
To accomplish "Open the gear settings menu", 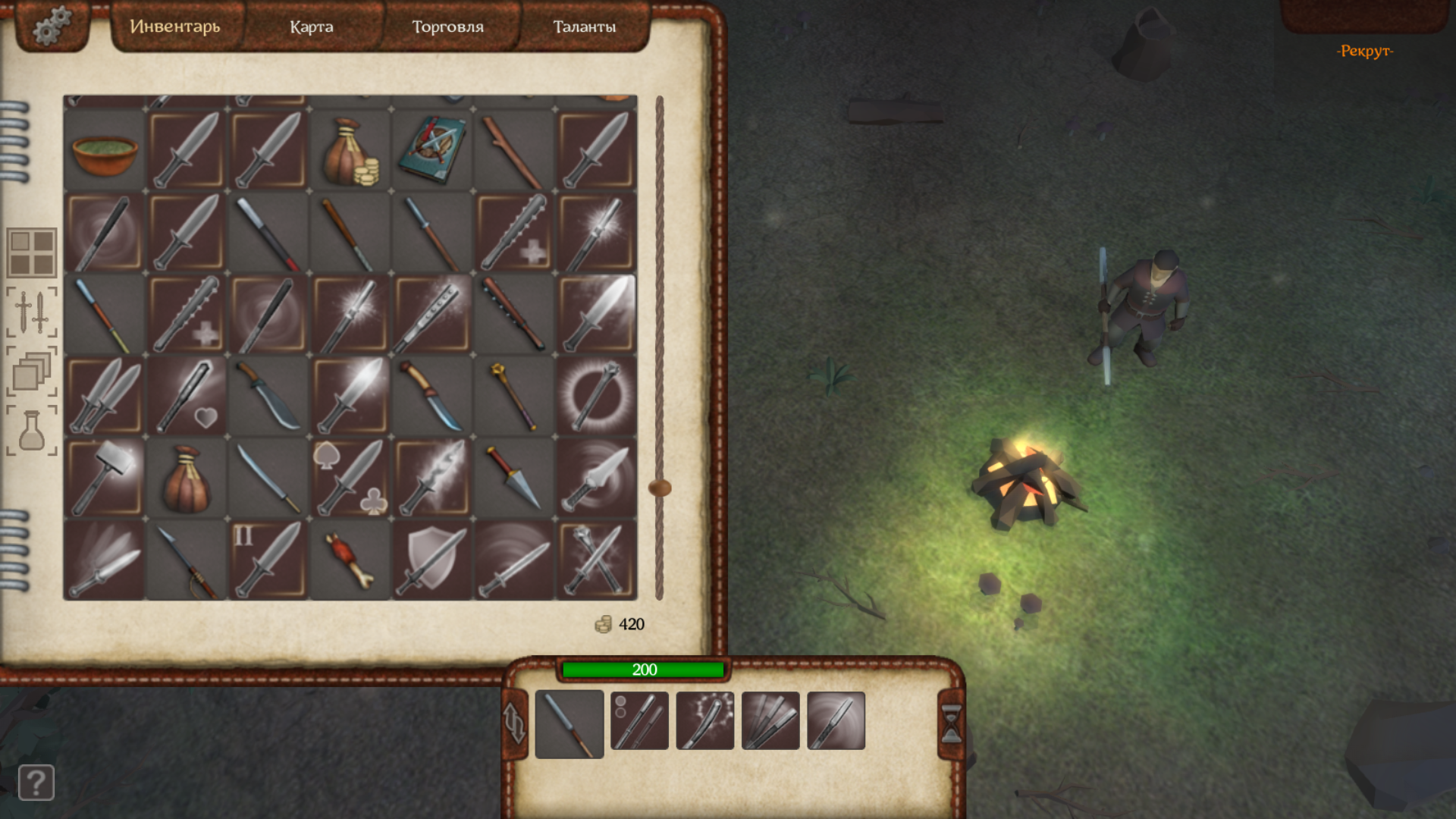I will 52,26.
